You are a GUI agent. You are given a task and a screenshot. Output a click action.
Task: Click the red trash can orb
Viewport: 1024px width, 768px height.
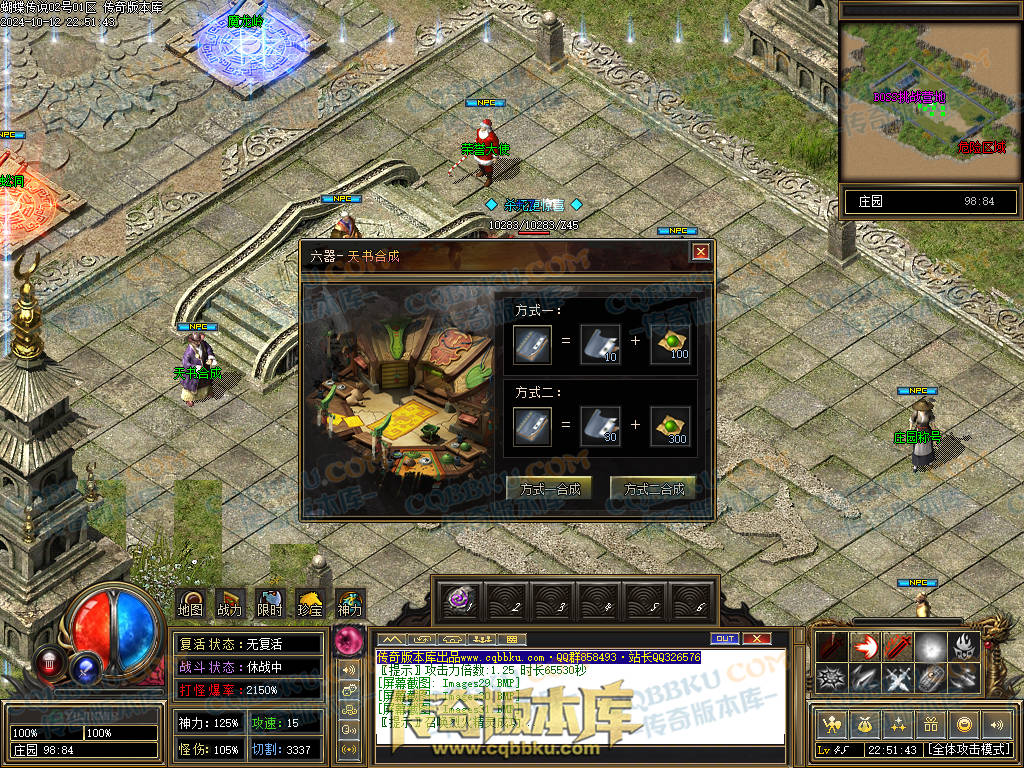click(x=48, y=662)
